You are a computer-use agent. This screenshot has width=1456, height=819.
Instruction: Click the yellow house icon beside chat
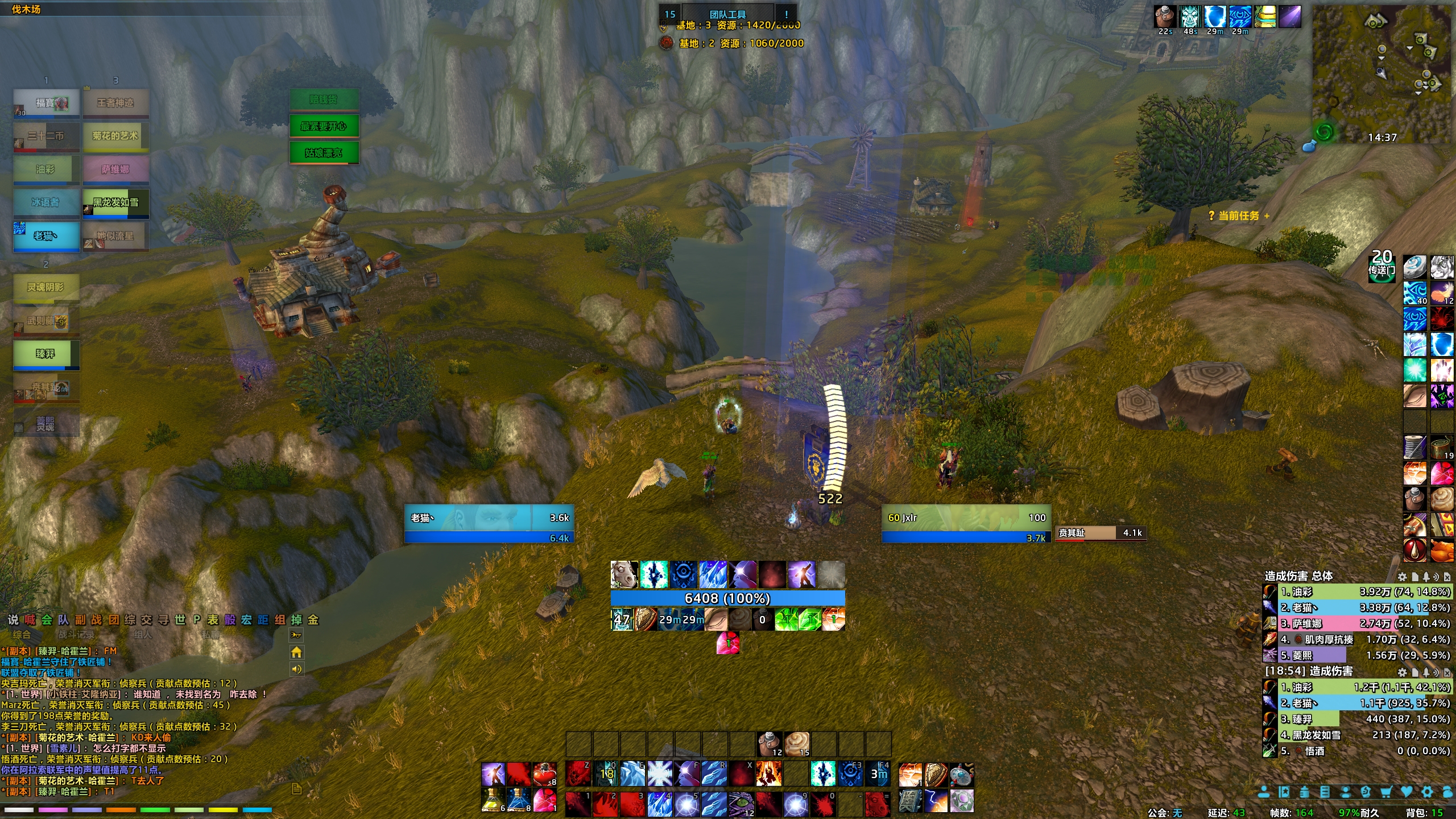click(296, 652)
